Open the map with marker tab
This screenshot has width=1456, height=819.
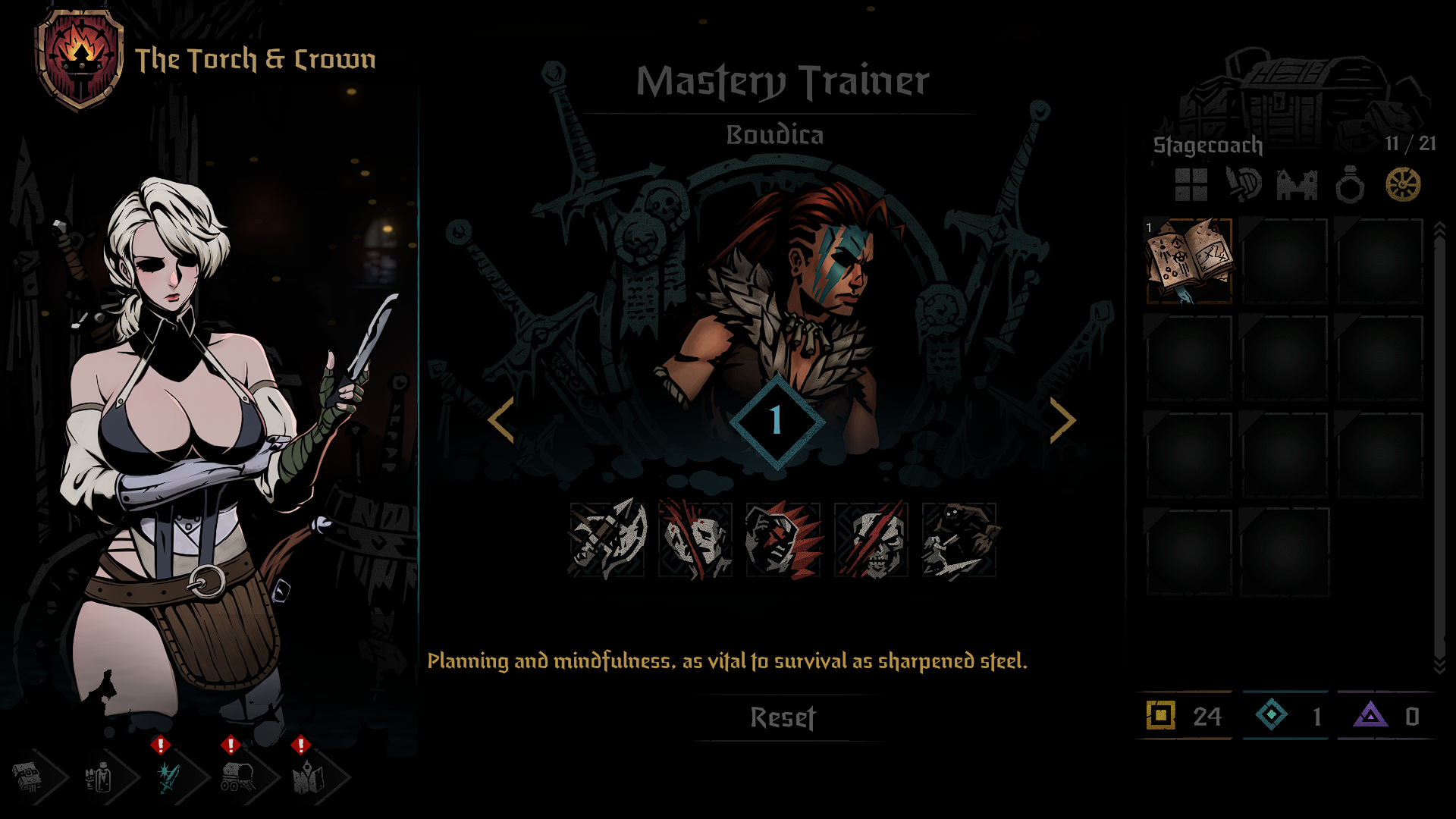click(x=308, y=777)
